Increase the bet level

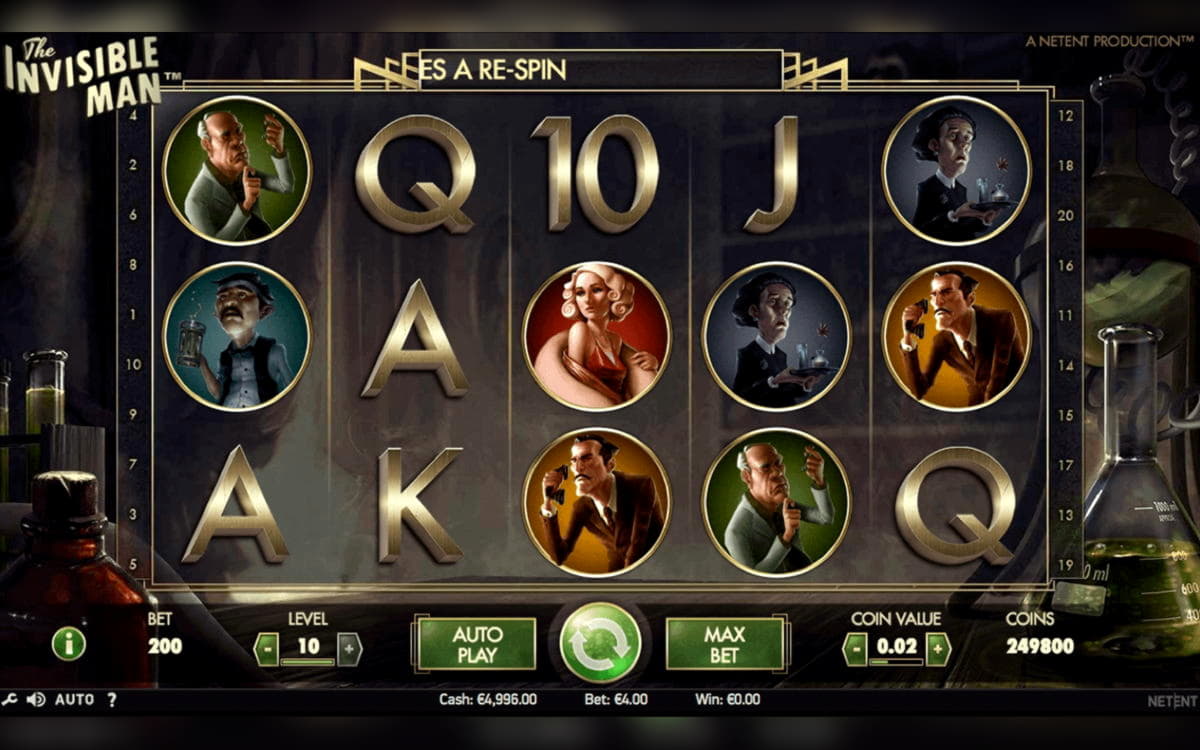coord(349,649)
